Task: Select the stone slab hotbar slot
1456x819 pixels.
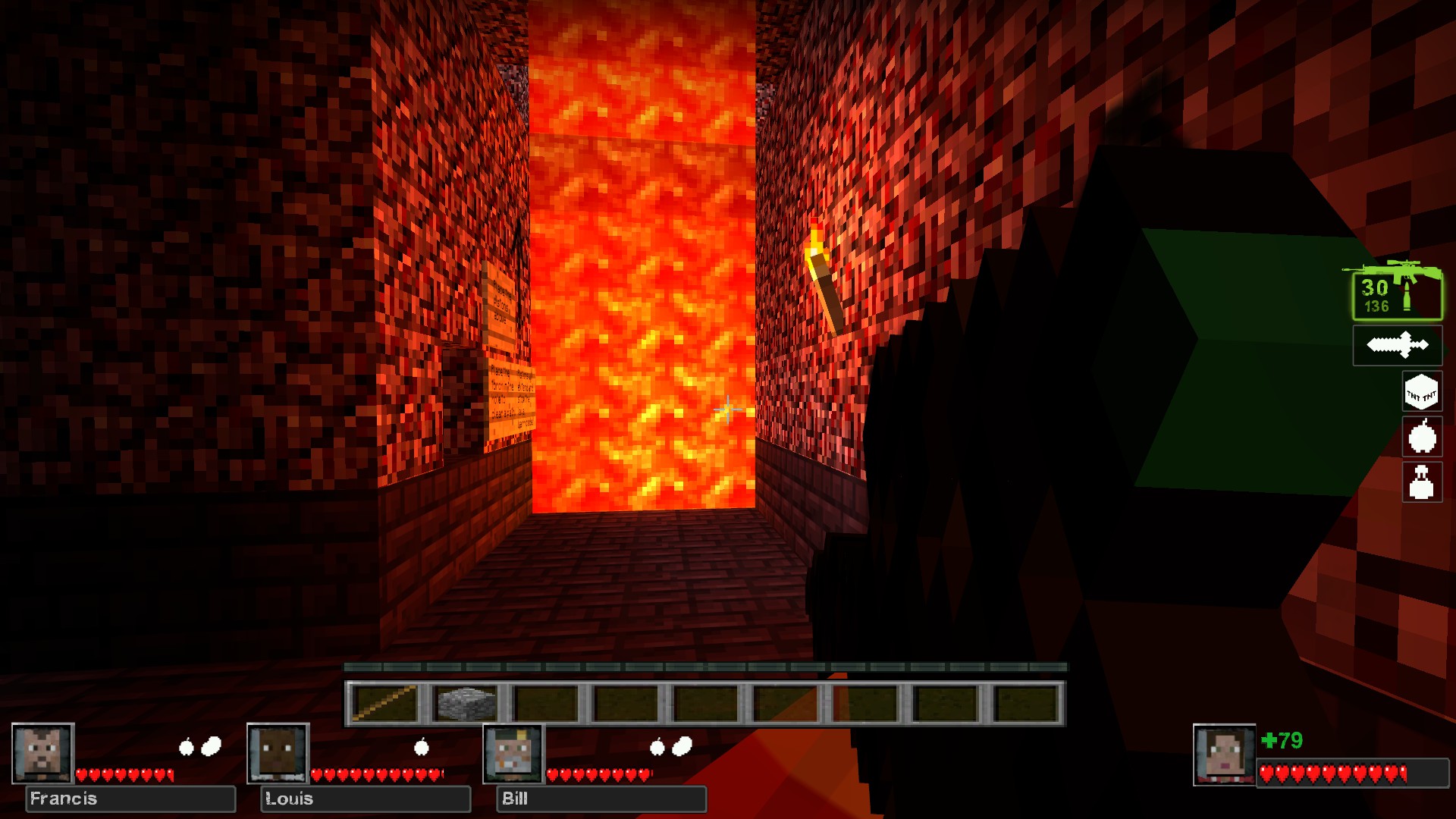Action: [466, 703]
